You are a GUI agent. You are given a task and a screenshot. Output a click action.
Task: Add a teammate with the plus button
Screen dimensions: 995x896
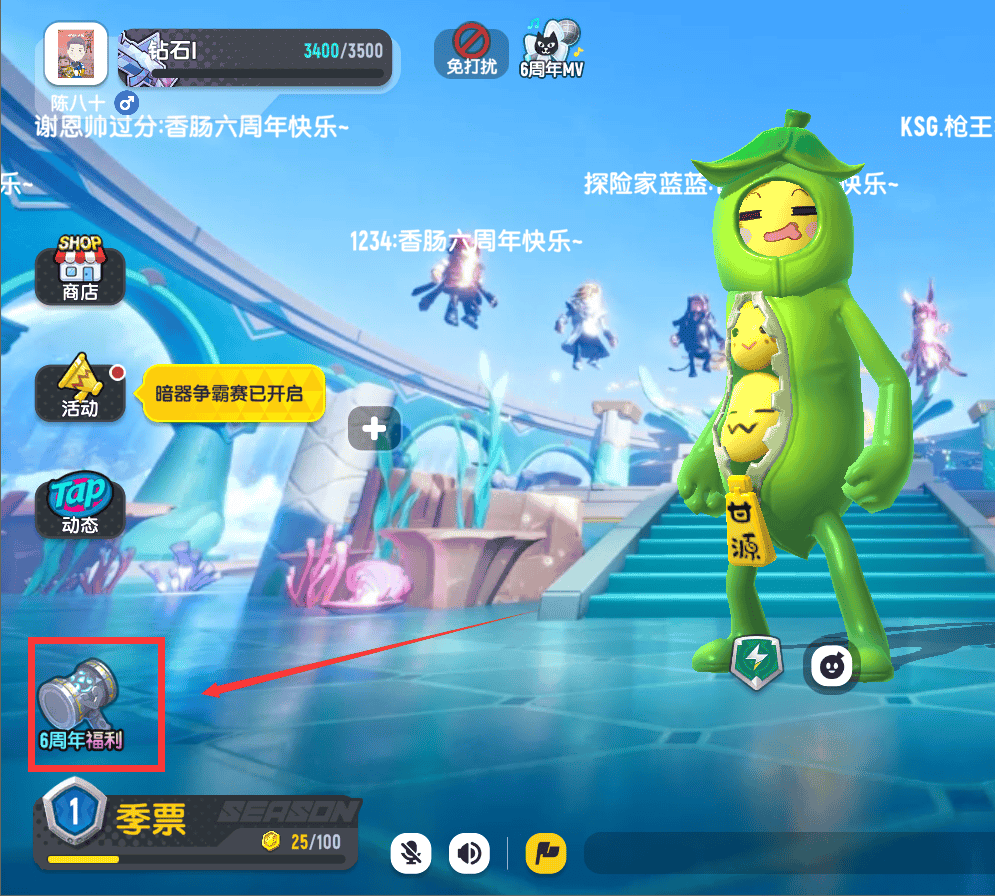[x=374, y=429]
